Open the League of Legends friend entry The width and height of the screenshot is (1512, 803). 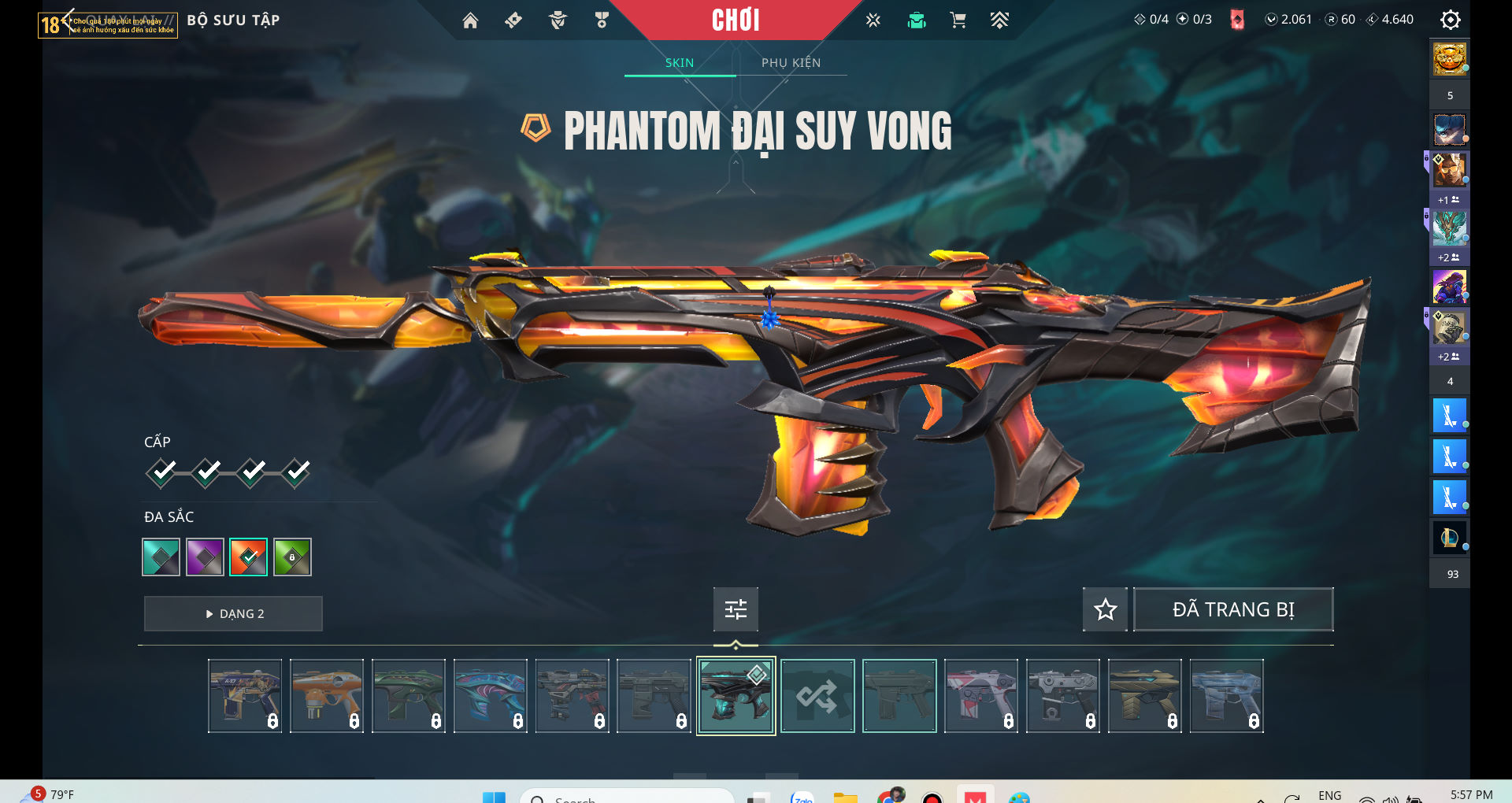tap(1449, 538)
